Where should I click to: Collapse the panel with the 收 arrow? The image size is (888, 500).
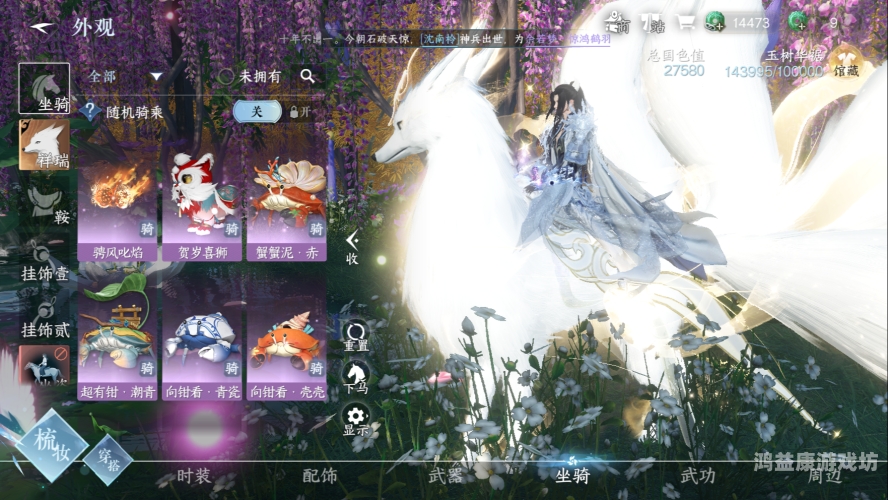(352, 246)
